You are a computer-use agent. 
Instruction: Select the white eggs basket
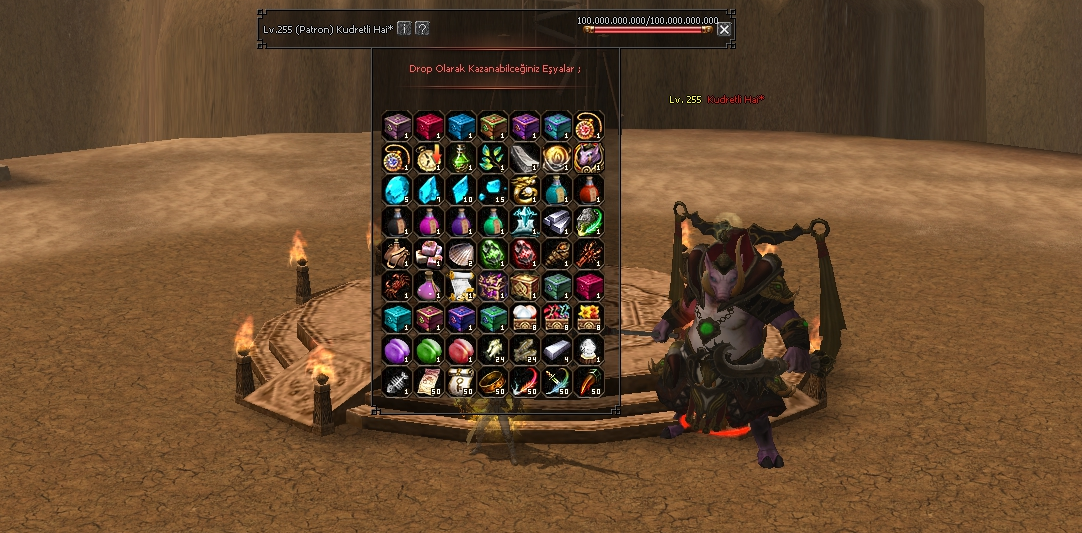point(525,317)
